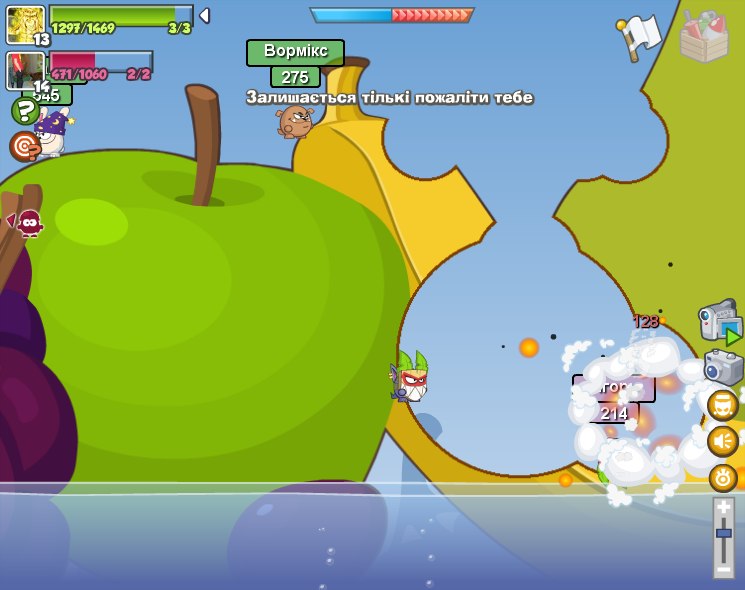The height and width of the screenshot is (590, 745).
Task: Zoom in with the plus button
Action: coord(723,508)
